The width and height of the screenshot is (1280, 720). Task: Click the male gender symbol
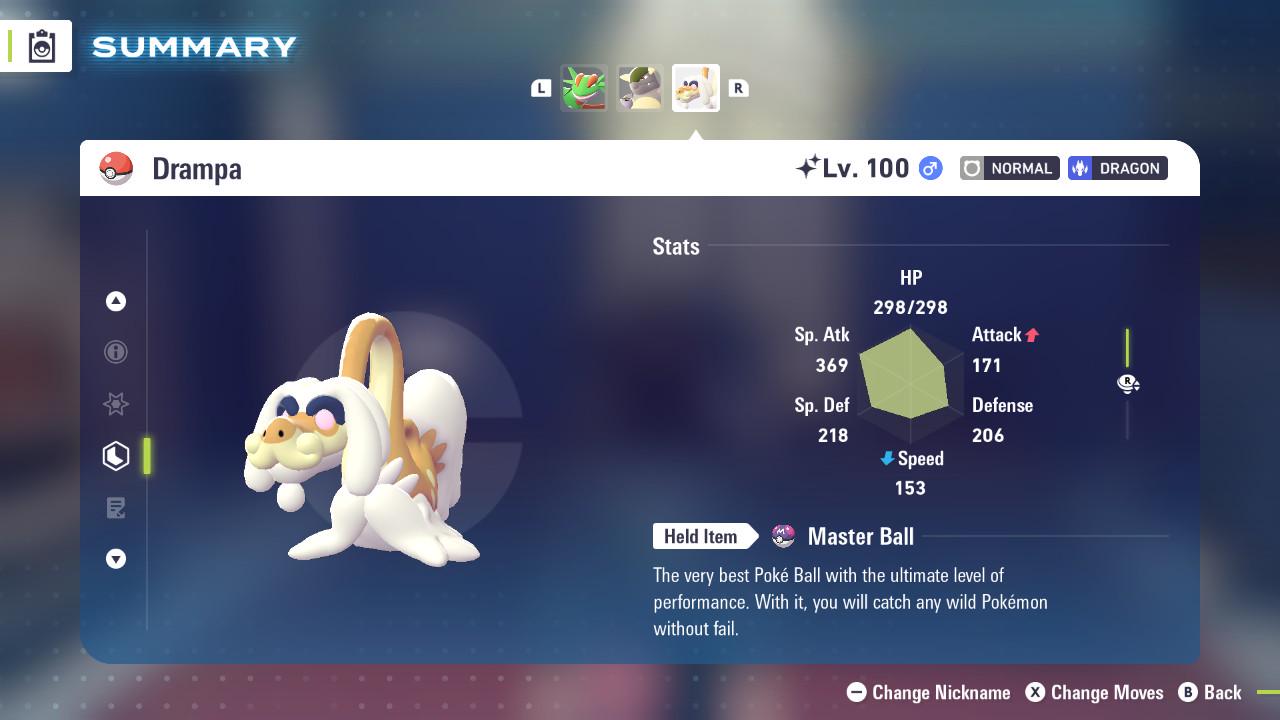(928, 169)
